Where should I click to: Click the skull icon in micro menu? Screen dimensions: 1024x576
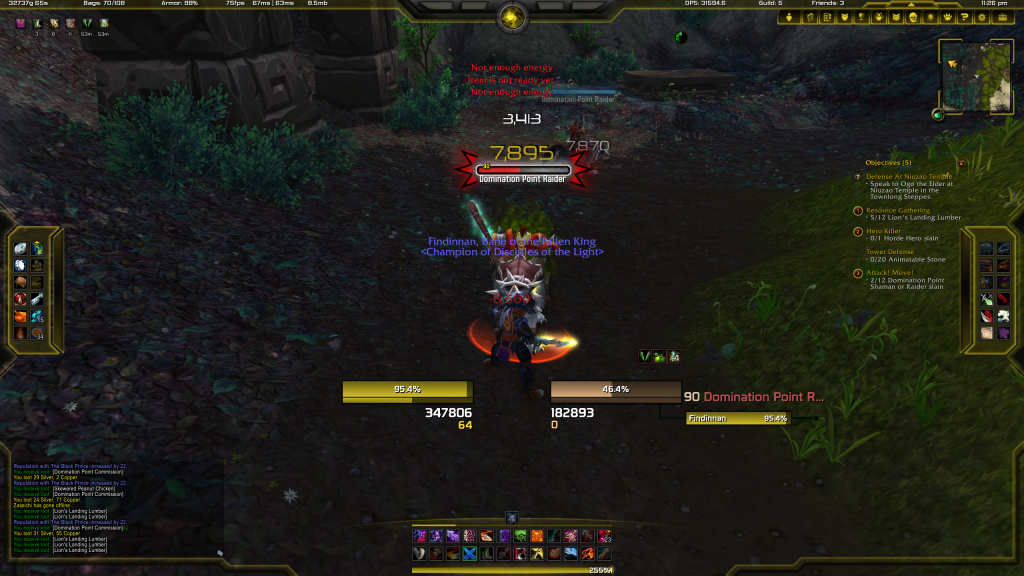912,17
